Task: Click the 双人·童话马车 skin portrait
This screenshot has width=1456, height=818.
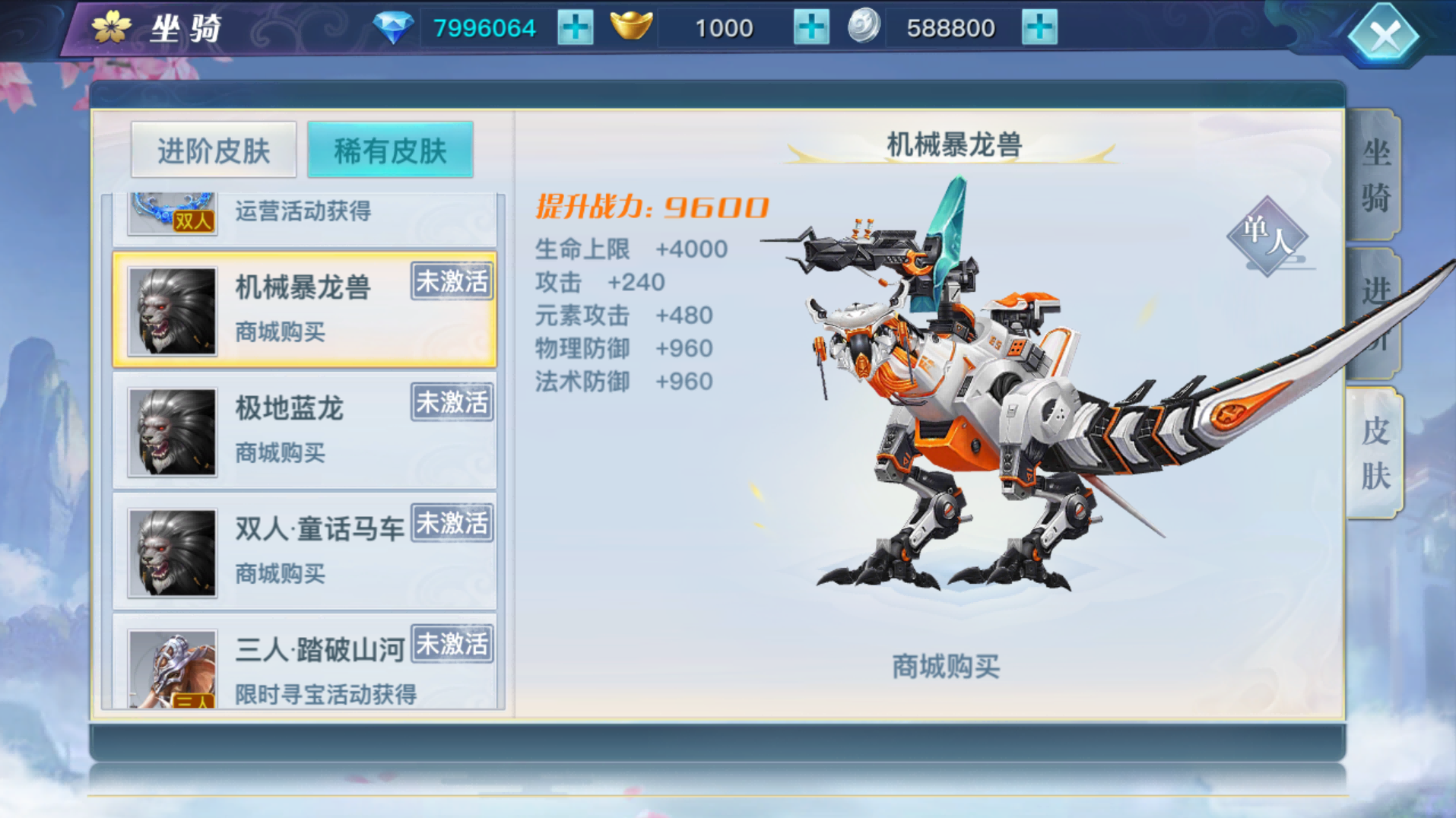Action: tap(171, 551)
